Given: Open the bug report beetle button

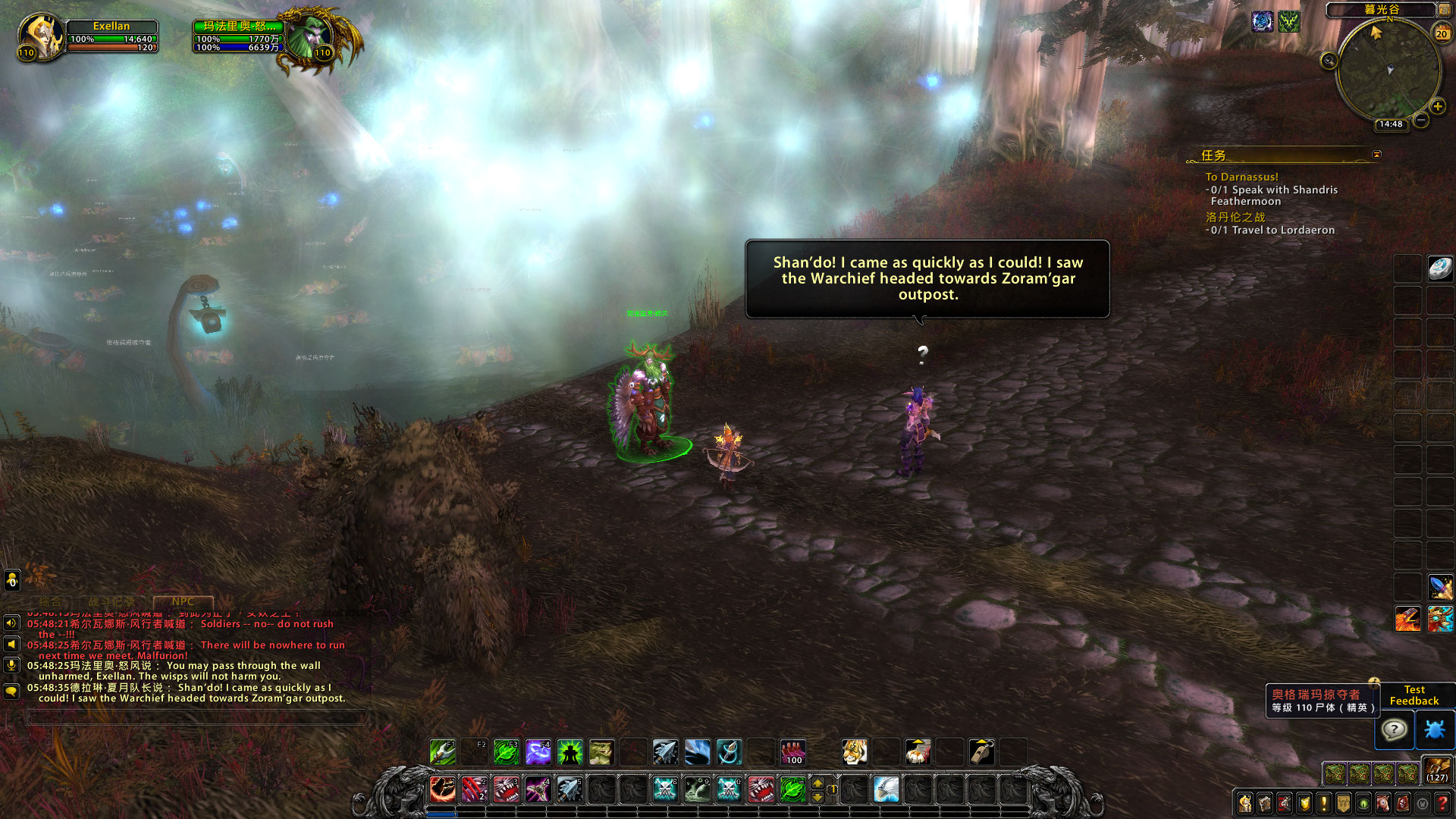Looking at the screenshot, I should click(1435, 730).
